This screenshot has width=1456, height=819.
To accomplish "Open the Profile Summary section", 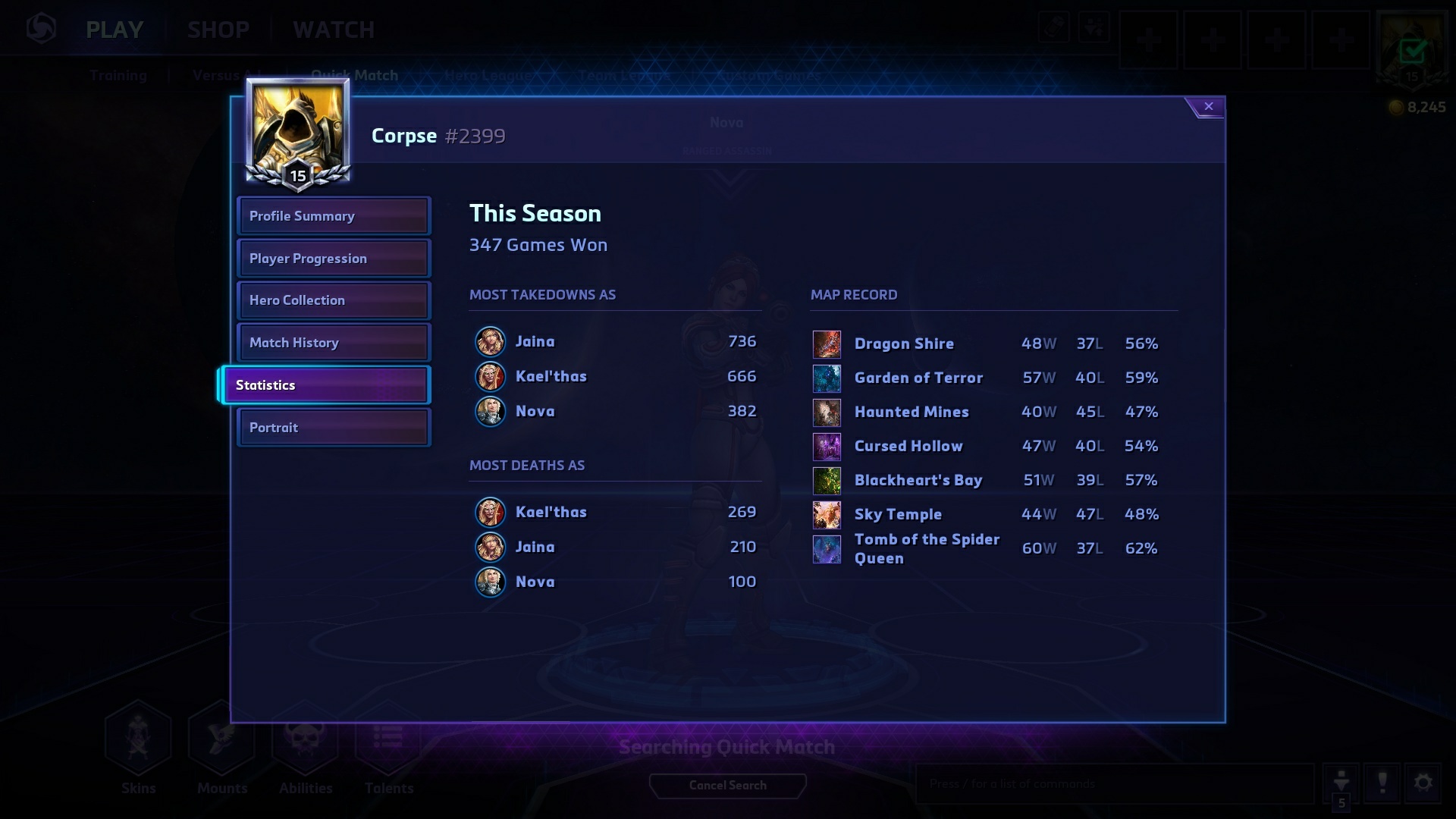I will coord(334,216).
